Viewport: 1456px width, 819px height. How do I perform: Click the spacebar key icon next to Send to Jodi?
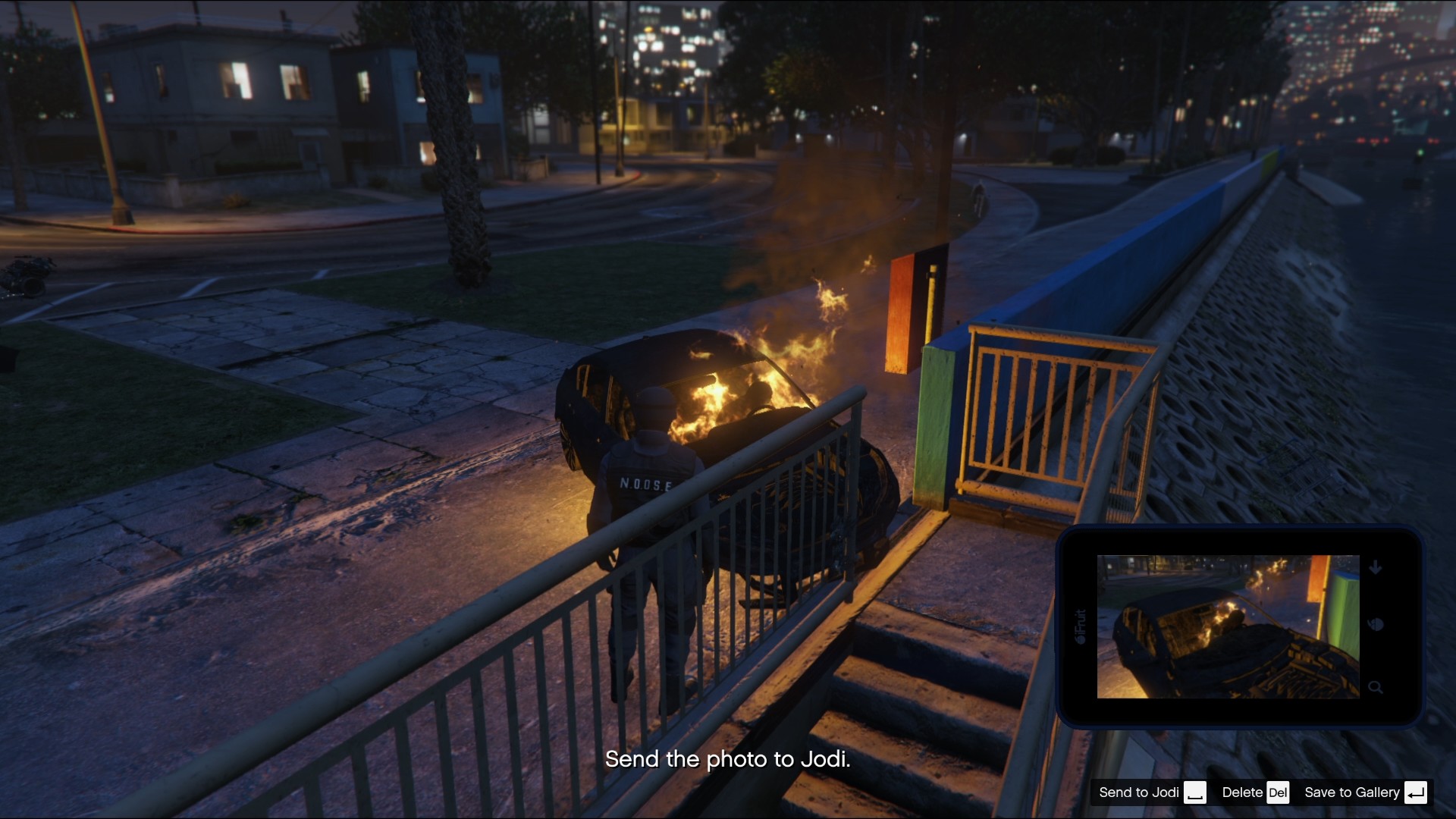tap(1197, 792)
